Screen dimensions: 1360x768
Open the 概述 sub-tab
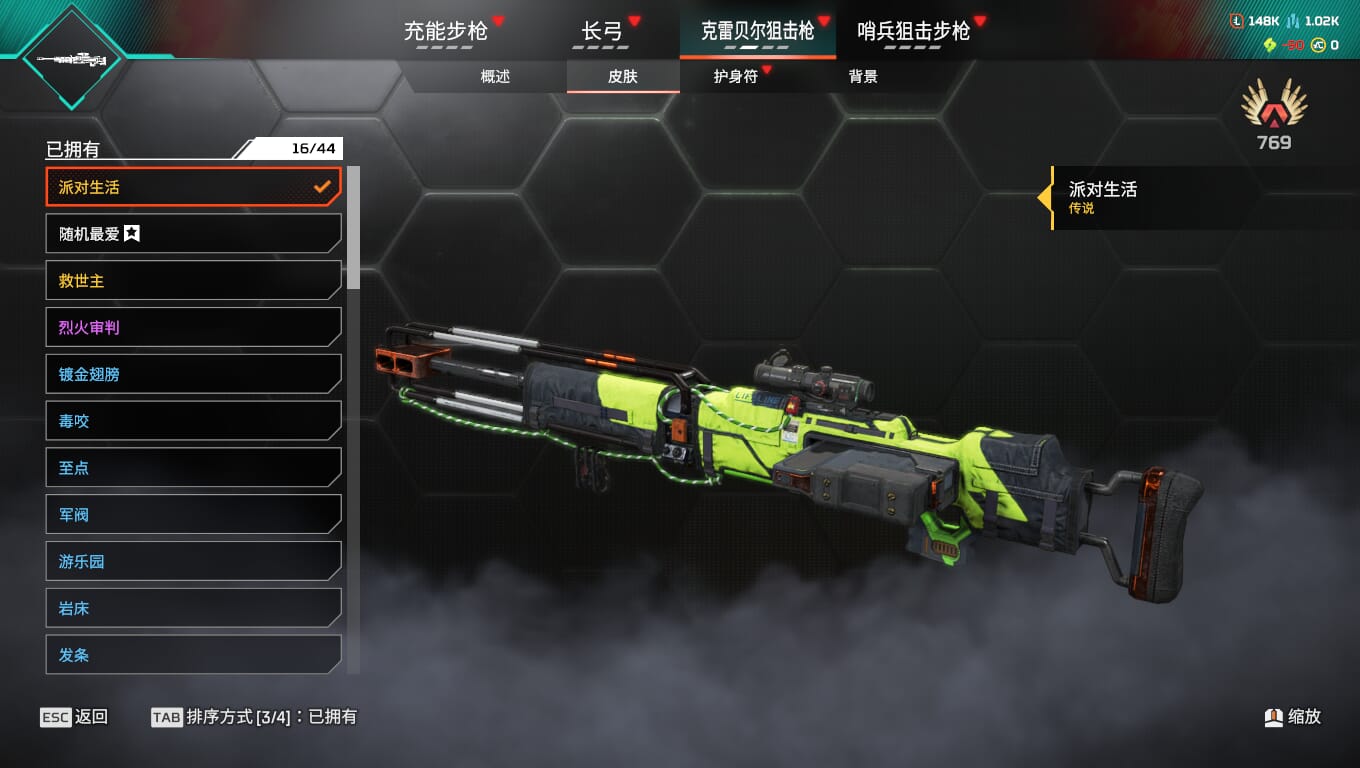tap(495, 77)
